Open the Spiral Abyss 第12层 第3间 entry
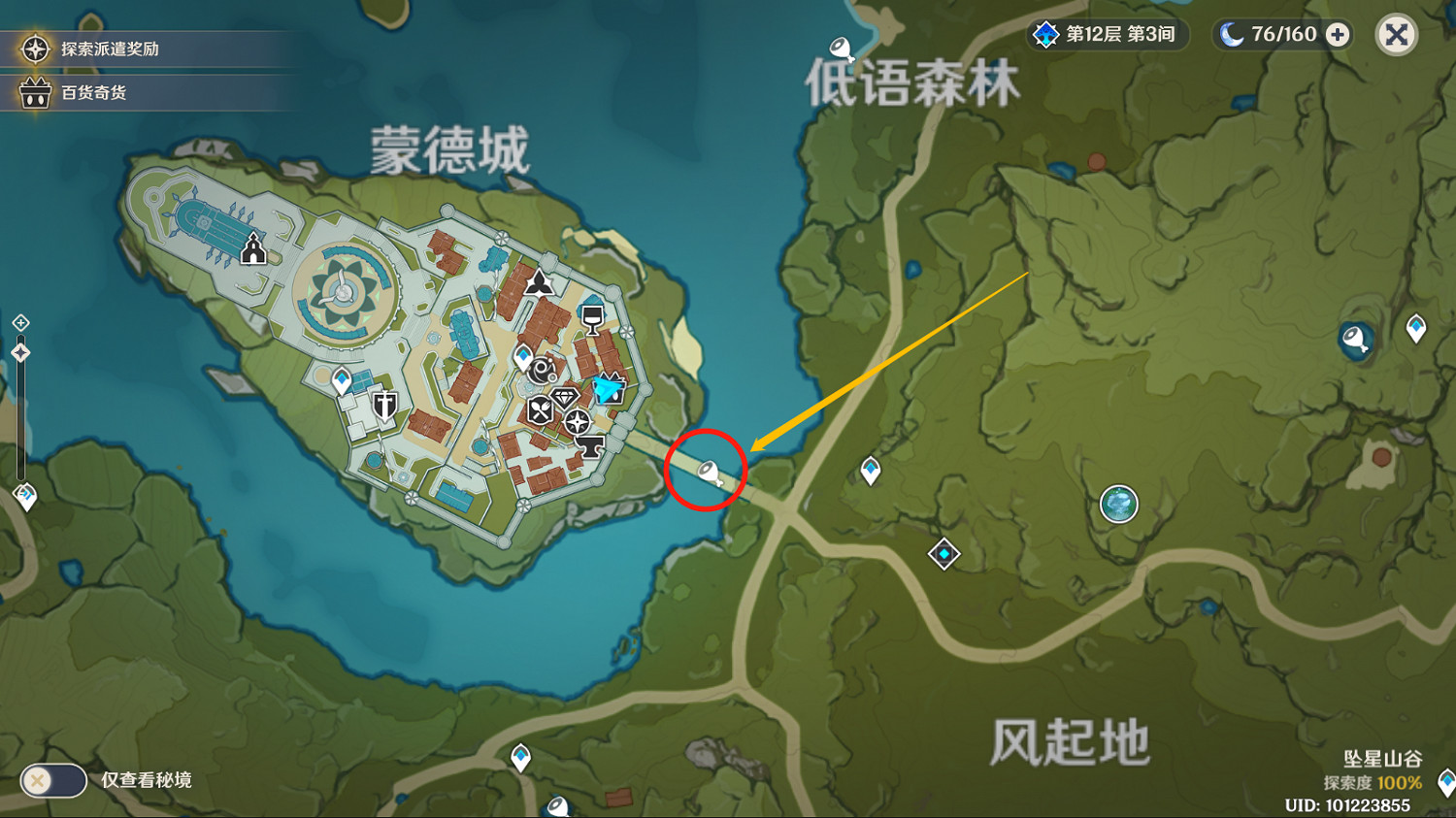 [1107, 35]
